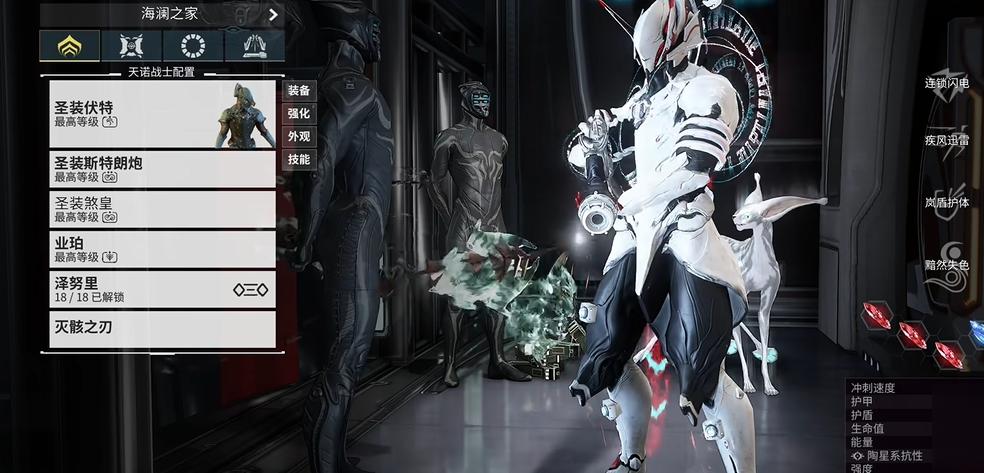The image size is (984, 473).
Task: Click the 装备 equip button
Action: click(299, 91)
